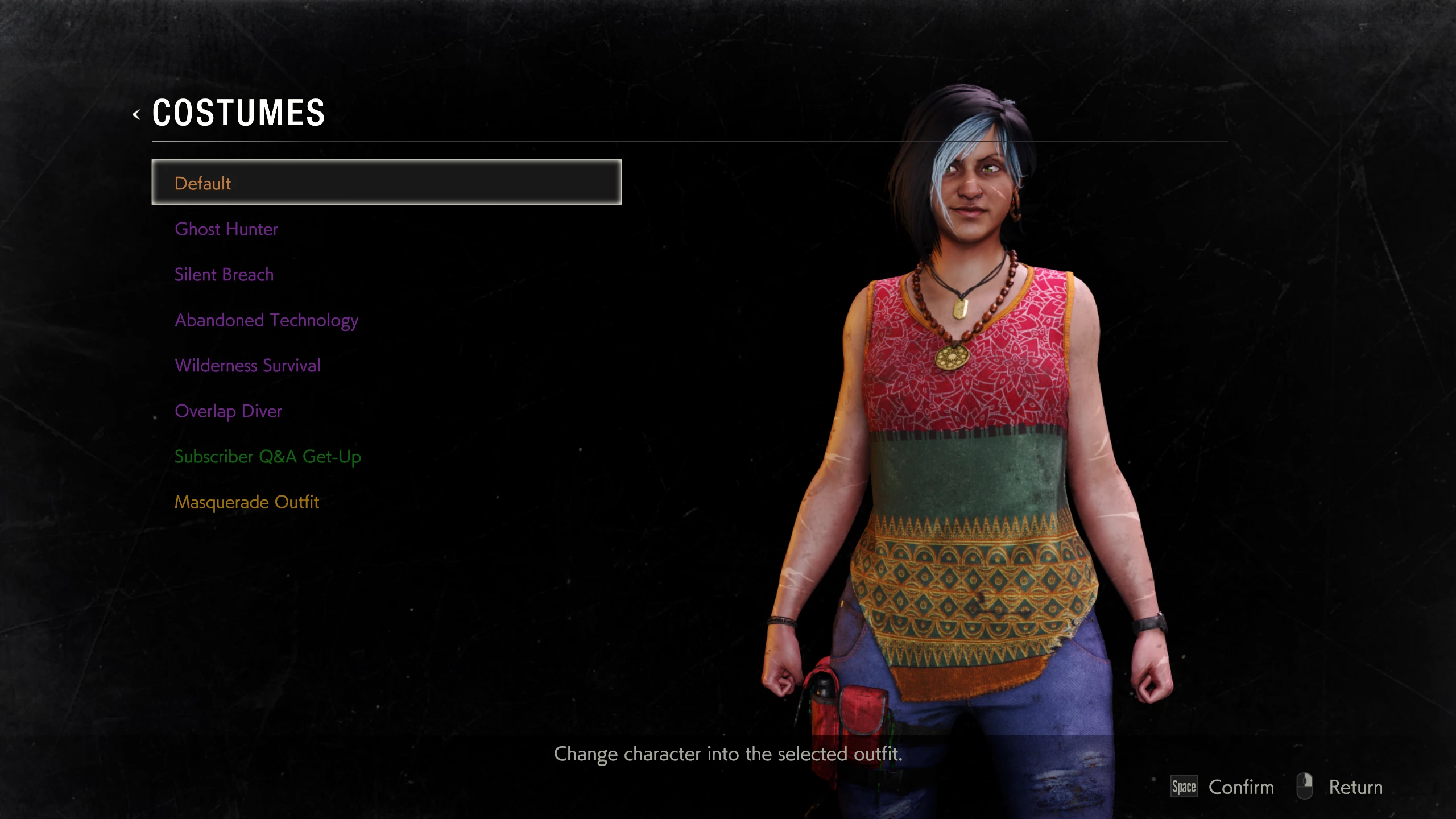Screen dimensions: 1456x819
Task: Choose the Ghost Hunter costume
Action: (226, 229)
